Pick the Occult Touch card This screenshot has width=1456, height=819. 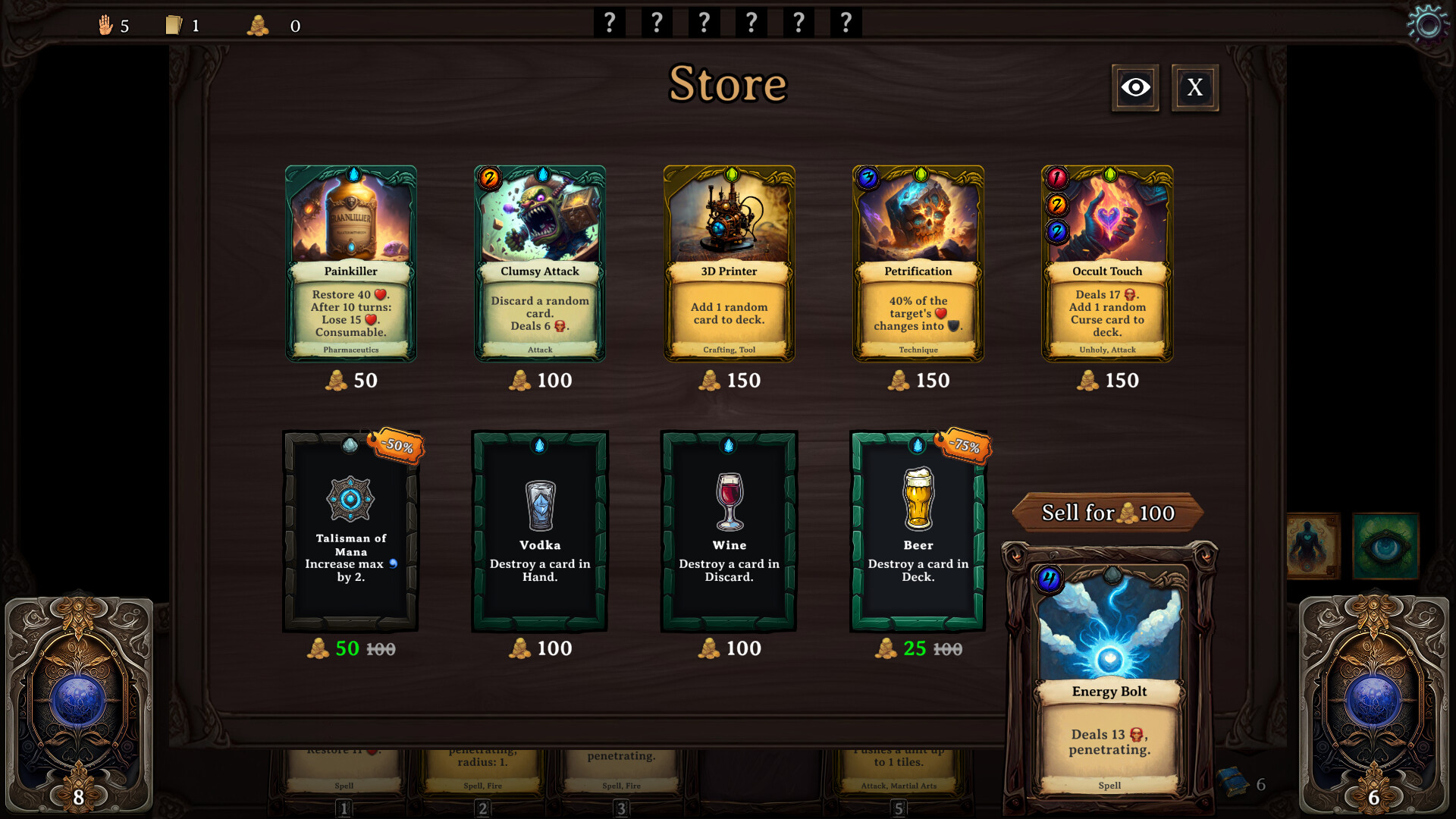point(1107,264)
